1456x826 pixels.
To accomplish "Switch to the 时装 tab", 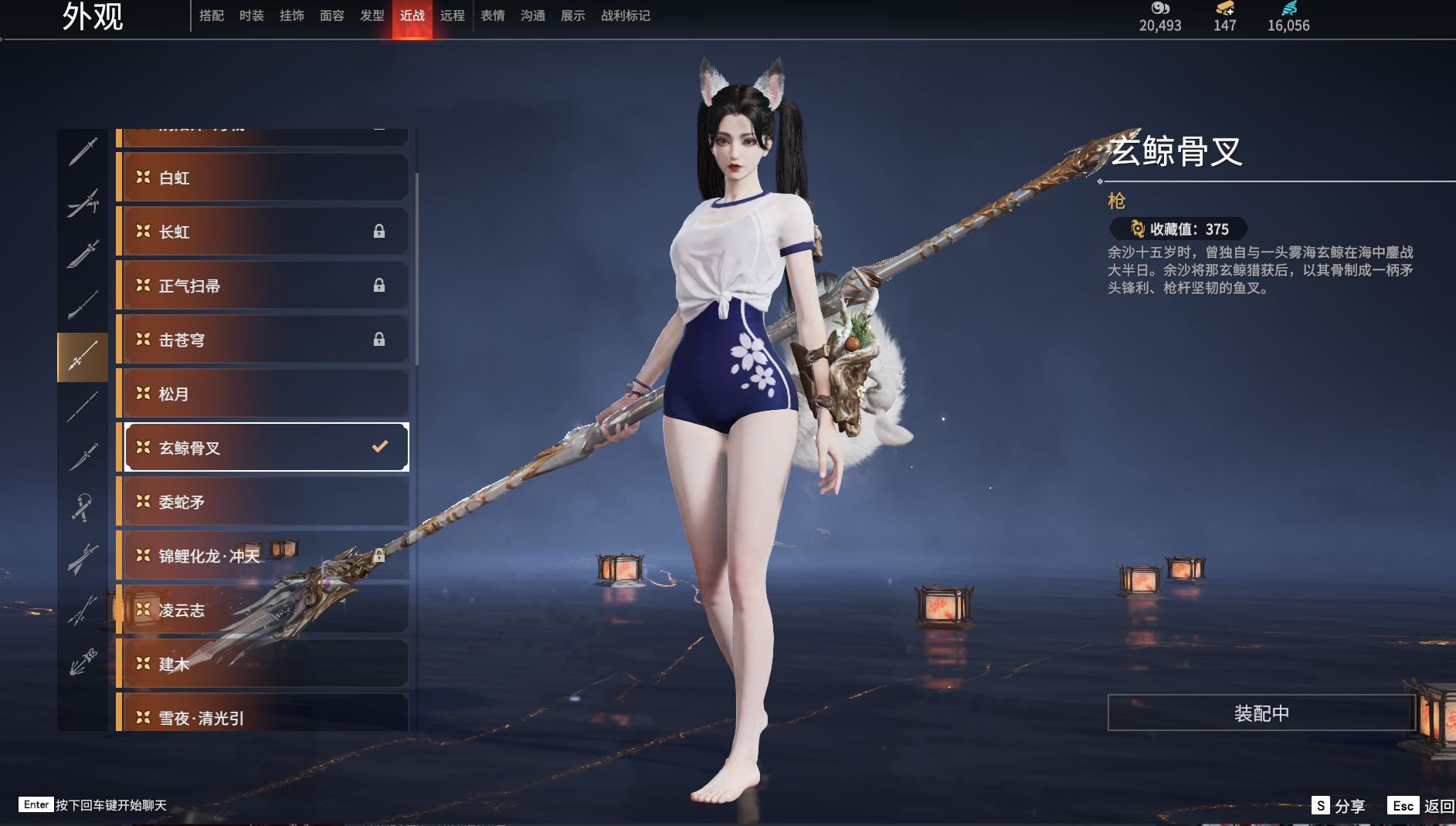I will (252, 15).
